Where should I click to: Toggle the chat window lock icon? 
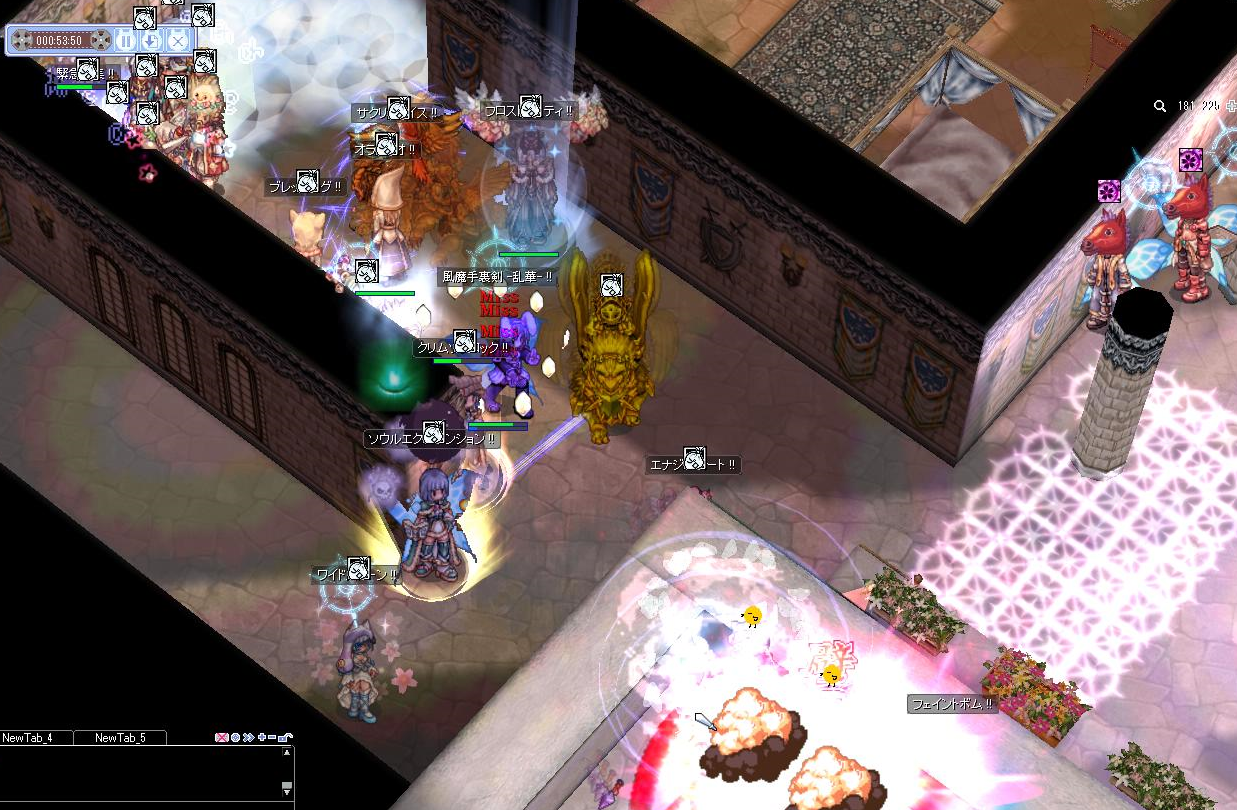(x=285, y=738)
